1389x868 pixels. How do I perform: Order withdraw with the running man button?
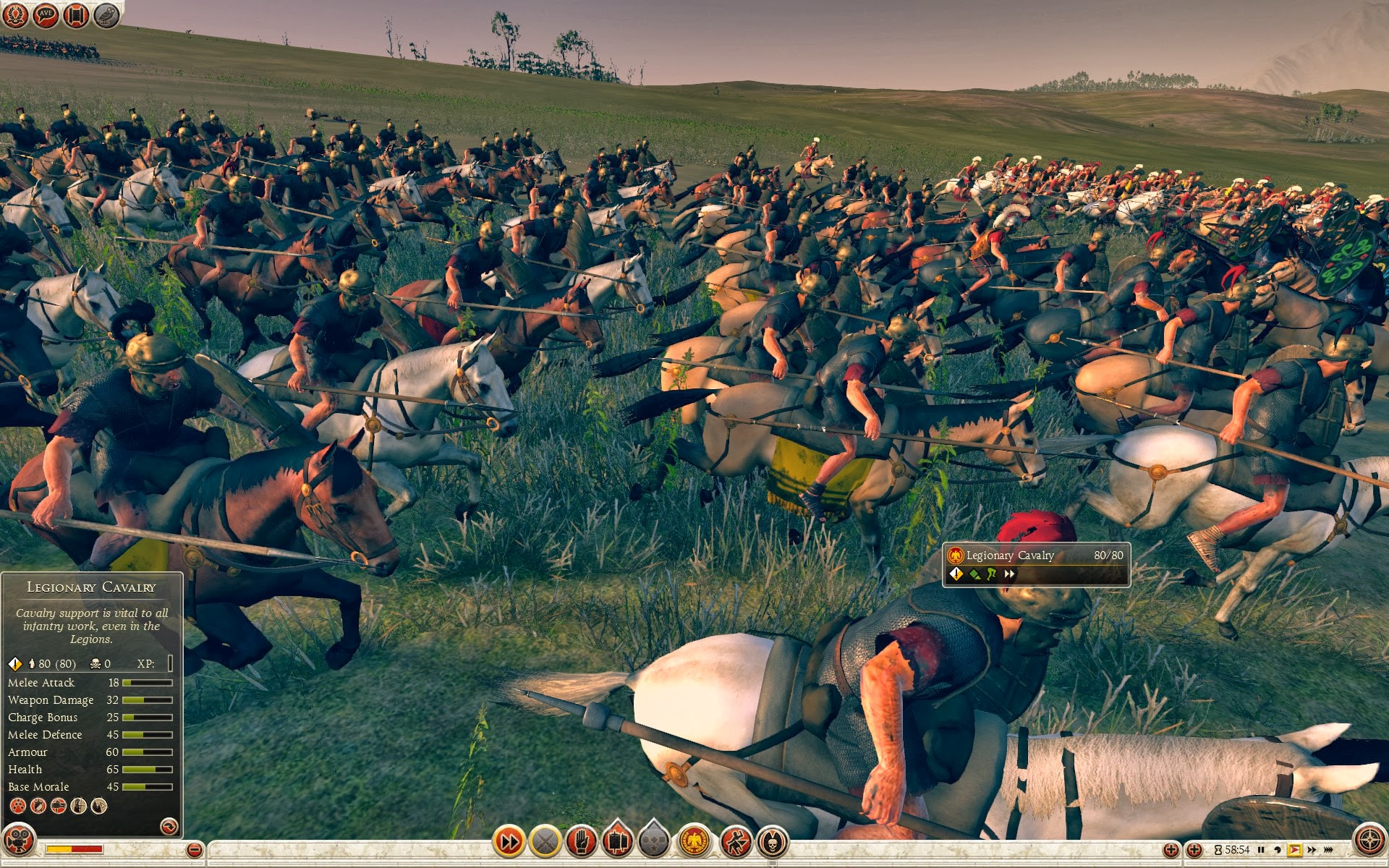coord(736,841)
